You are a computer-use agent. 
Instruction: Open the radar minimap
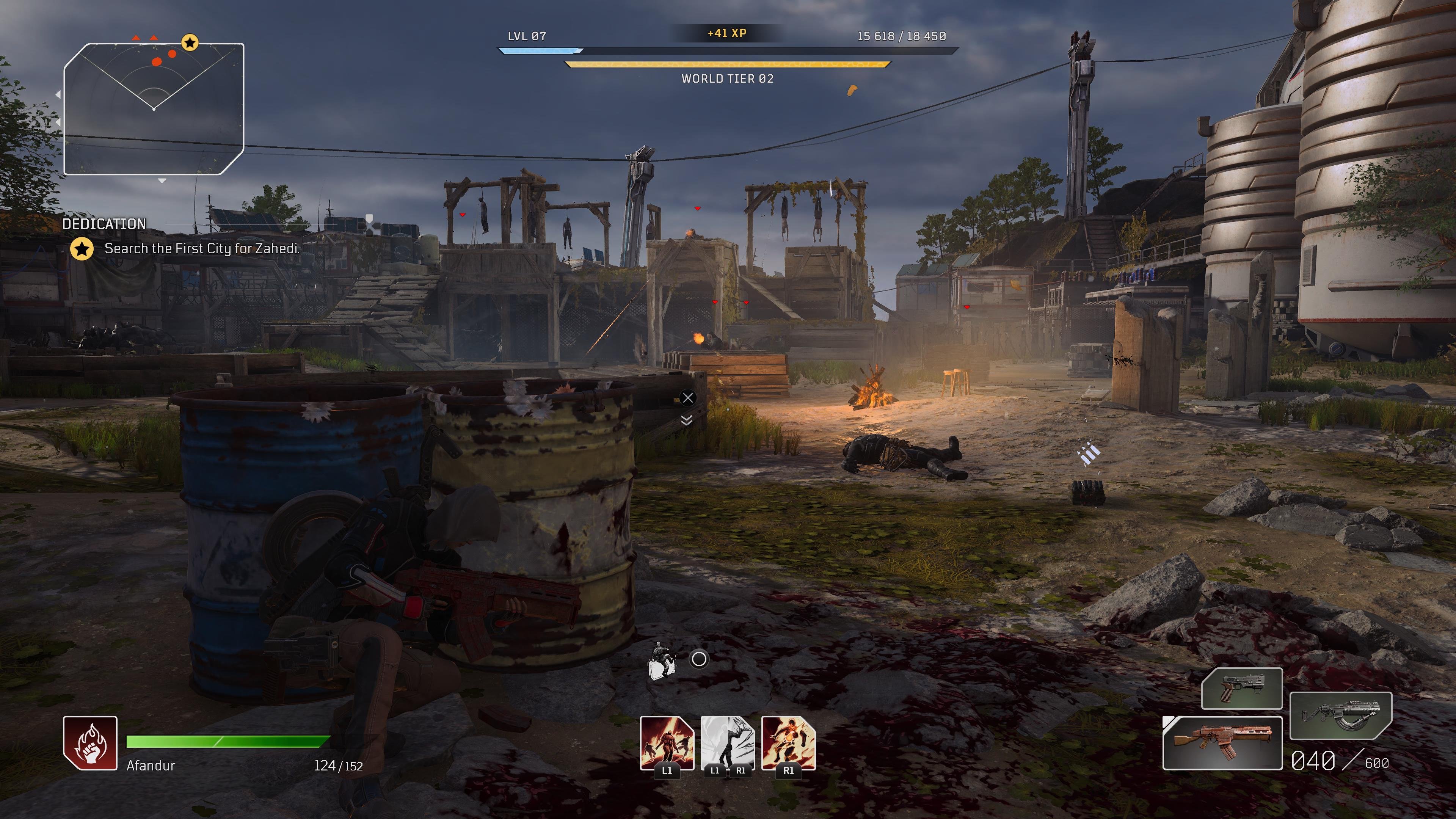(153, 108)
